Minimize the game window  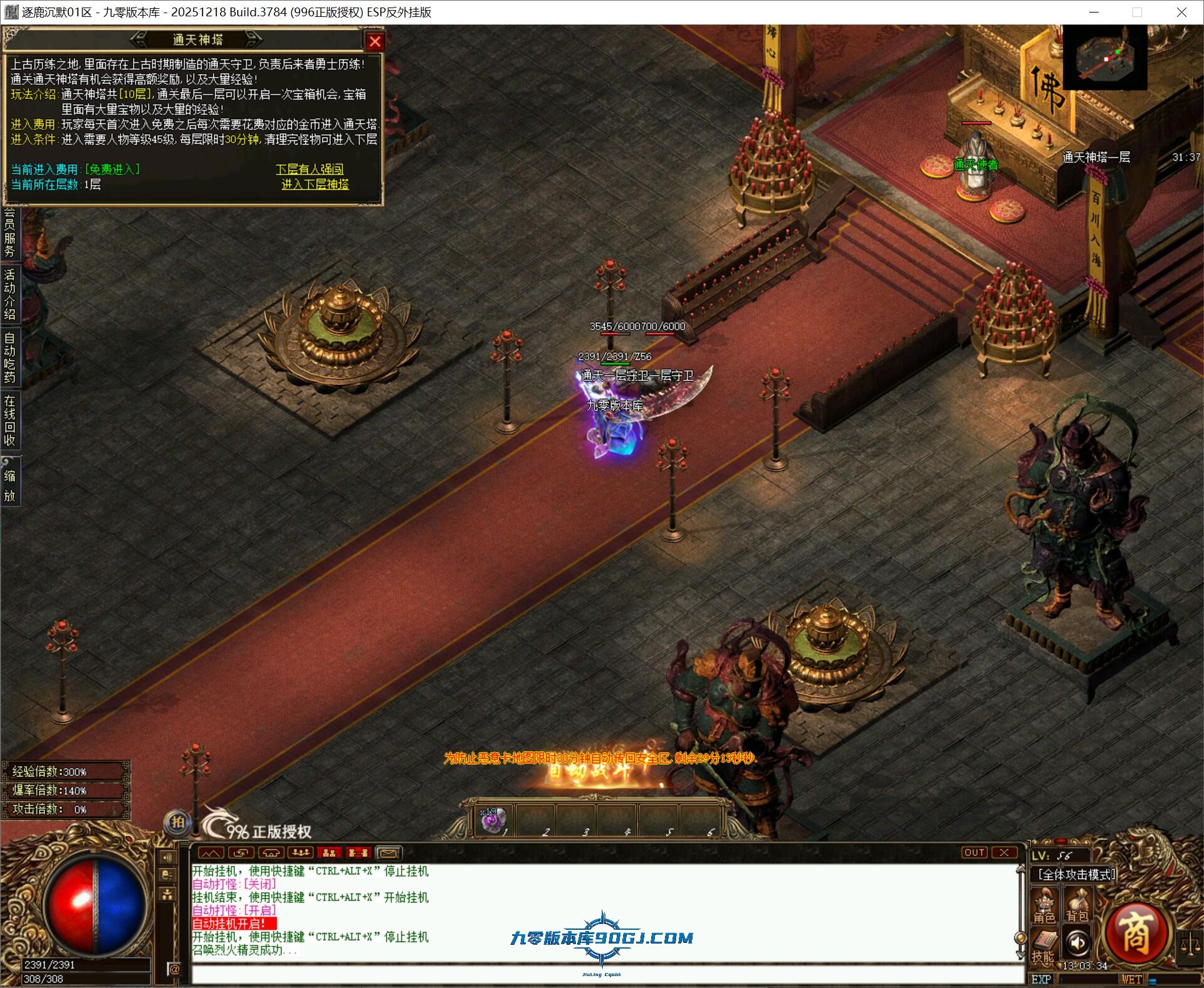tap(1094, 13)
